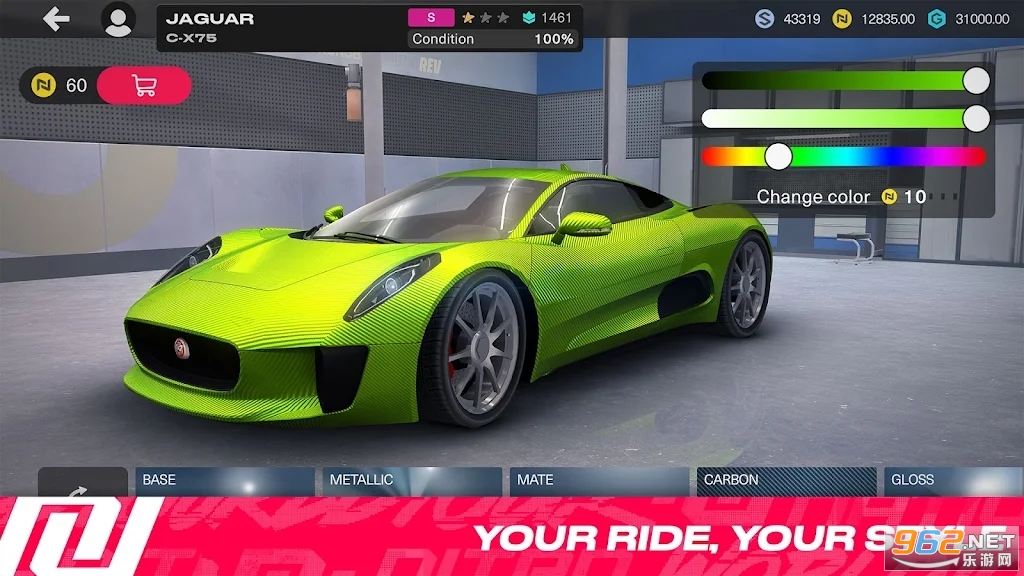The width and height of the screenshot is (1024, 576).
Task: Adjust the rainbow hue slider
Action: (778, 156)
